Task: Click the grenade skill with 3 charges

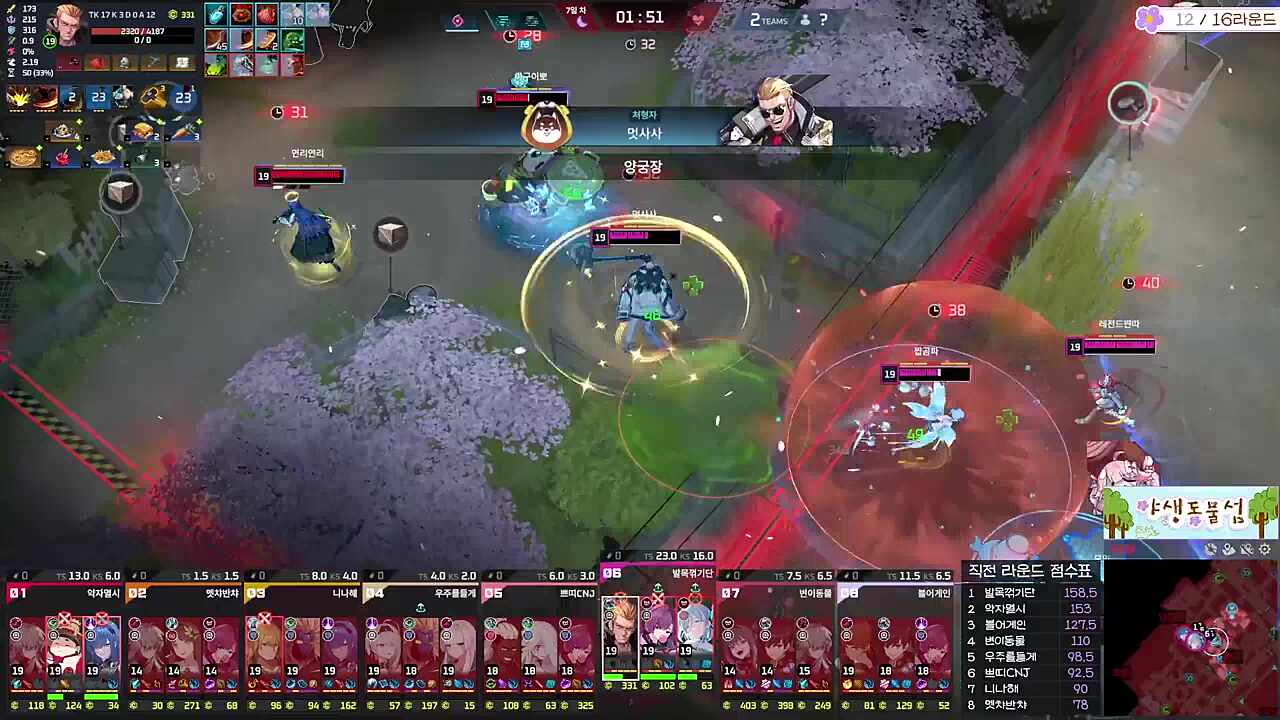Action: [150, 96]
